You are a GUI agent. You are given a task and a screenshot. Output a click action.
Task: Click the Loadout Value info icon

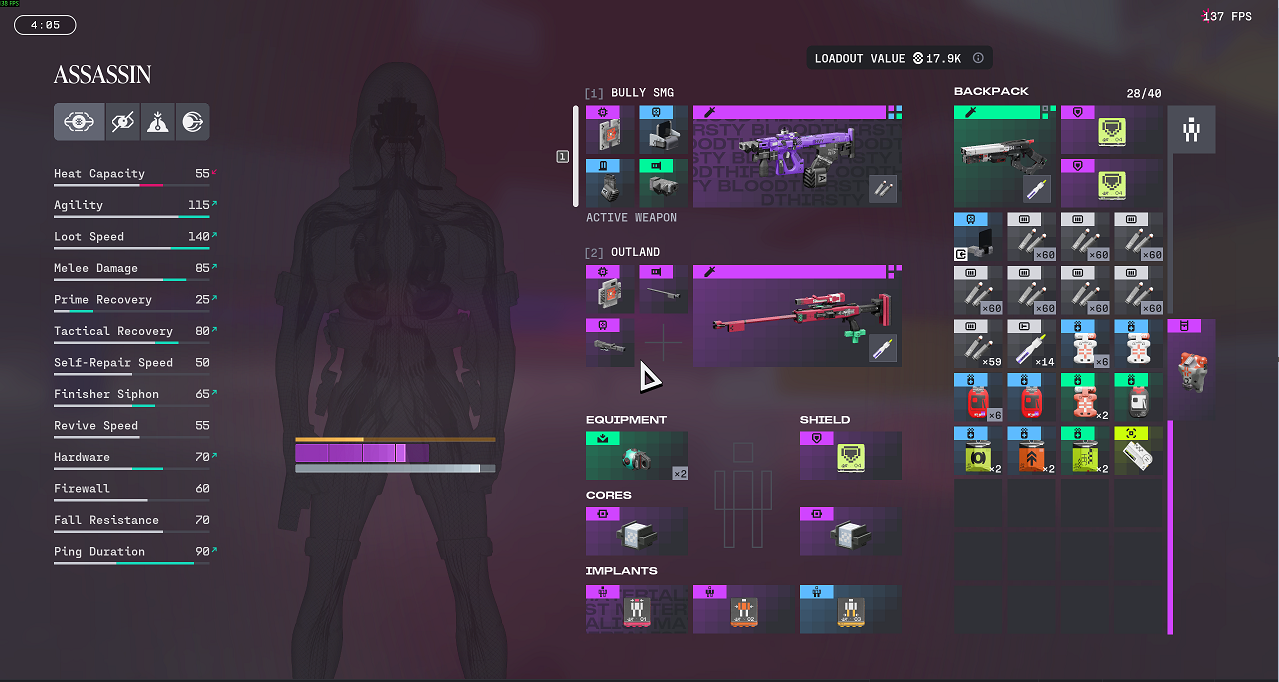click(978, 59)
